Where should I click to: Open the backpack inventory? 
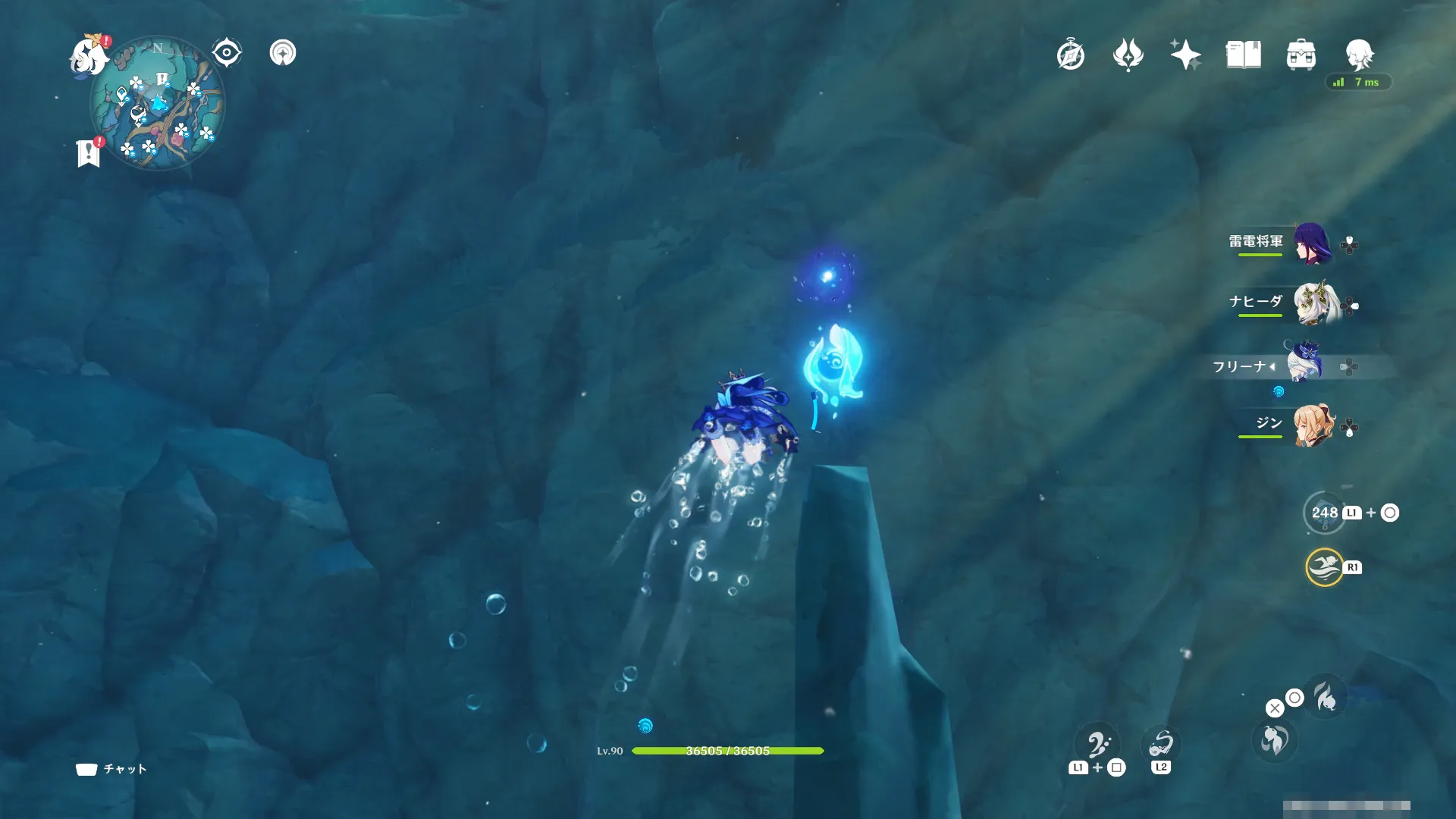pyautogui.click(x=1301, y=55)
